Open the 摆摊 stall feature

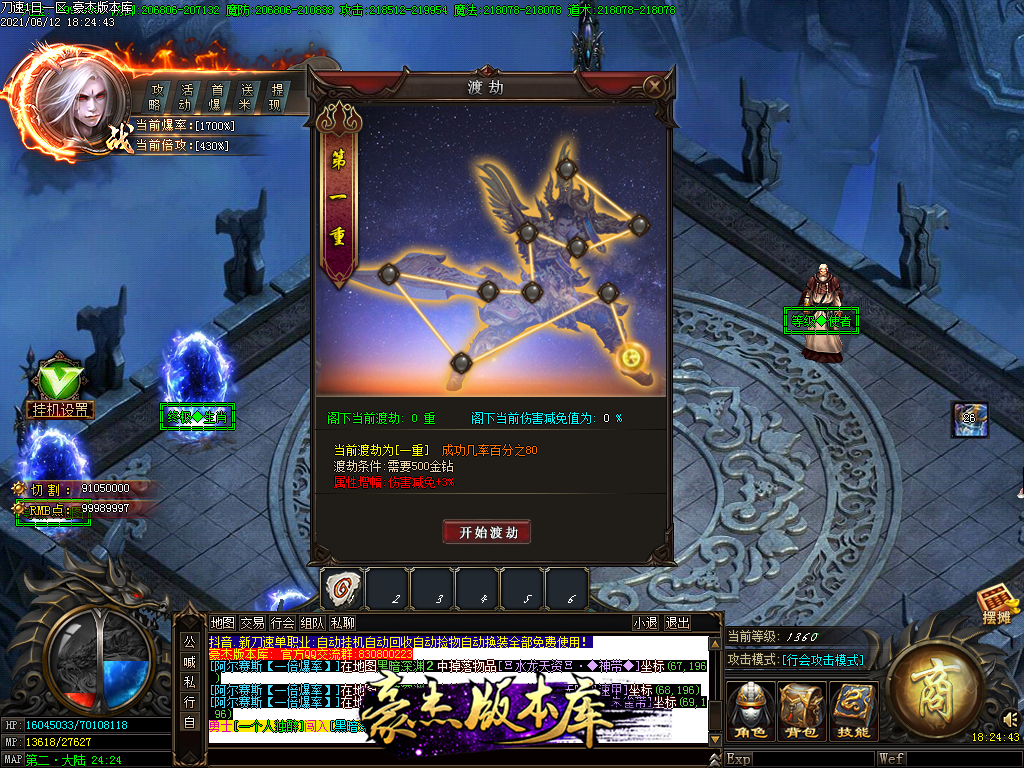click(997, 606)
